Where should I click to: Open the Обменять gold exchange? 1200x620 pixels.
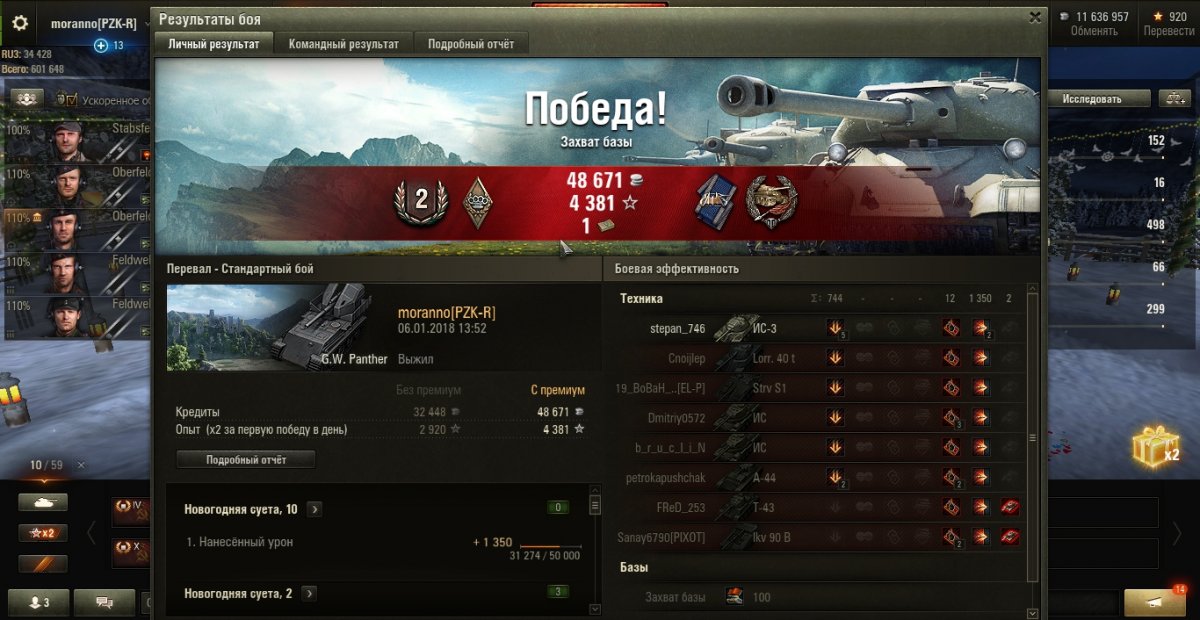point(1093,23)
